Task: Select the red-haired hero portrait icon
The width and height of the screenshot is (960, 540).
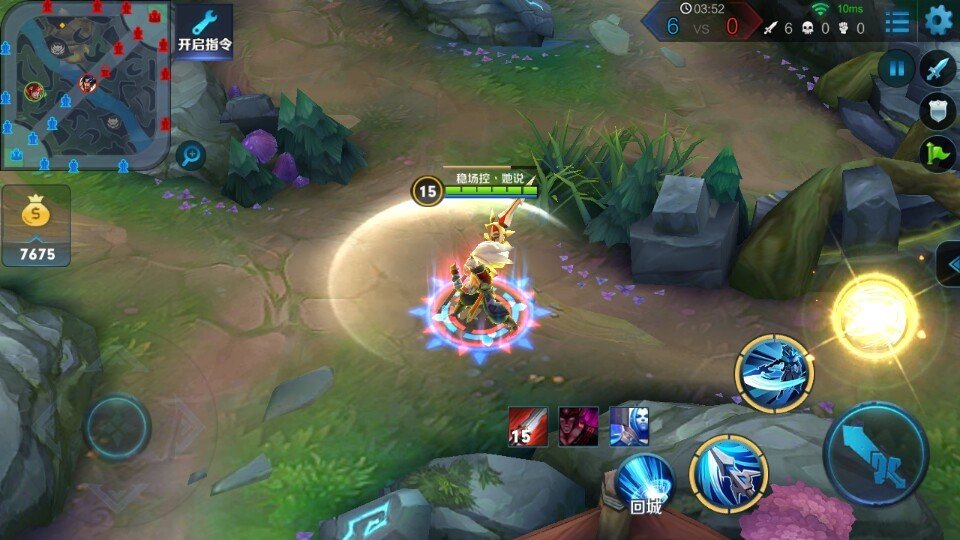Action: (578, 426)
